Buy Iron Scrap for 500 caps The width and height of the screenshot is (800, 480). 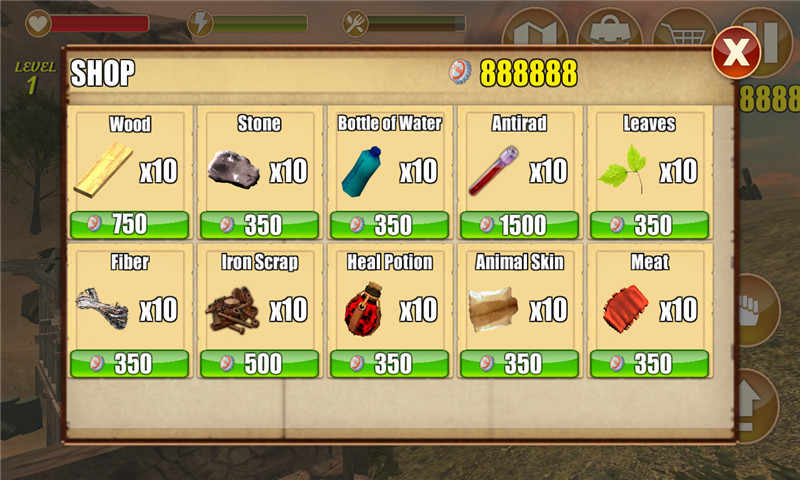(259, 363)
